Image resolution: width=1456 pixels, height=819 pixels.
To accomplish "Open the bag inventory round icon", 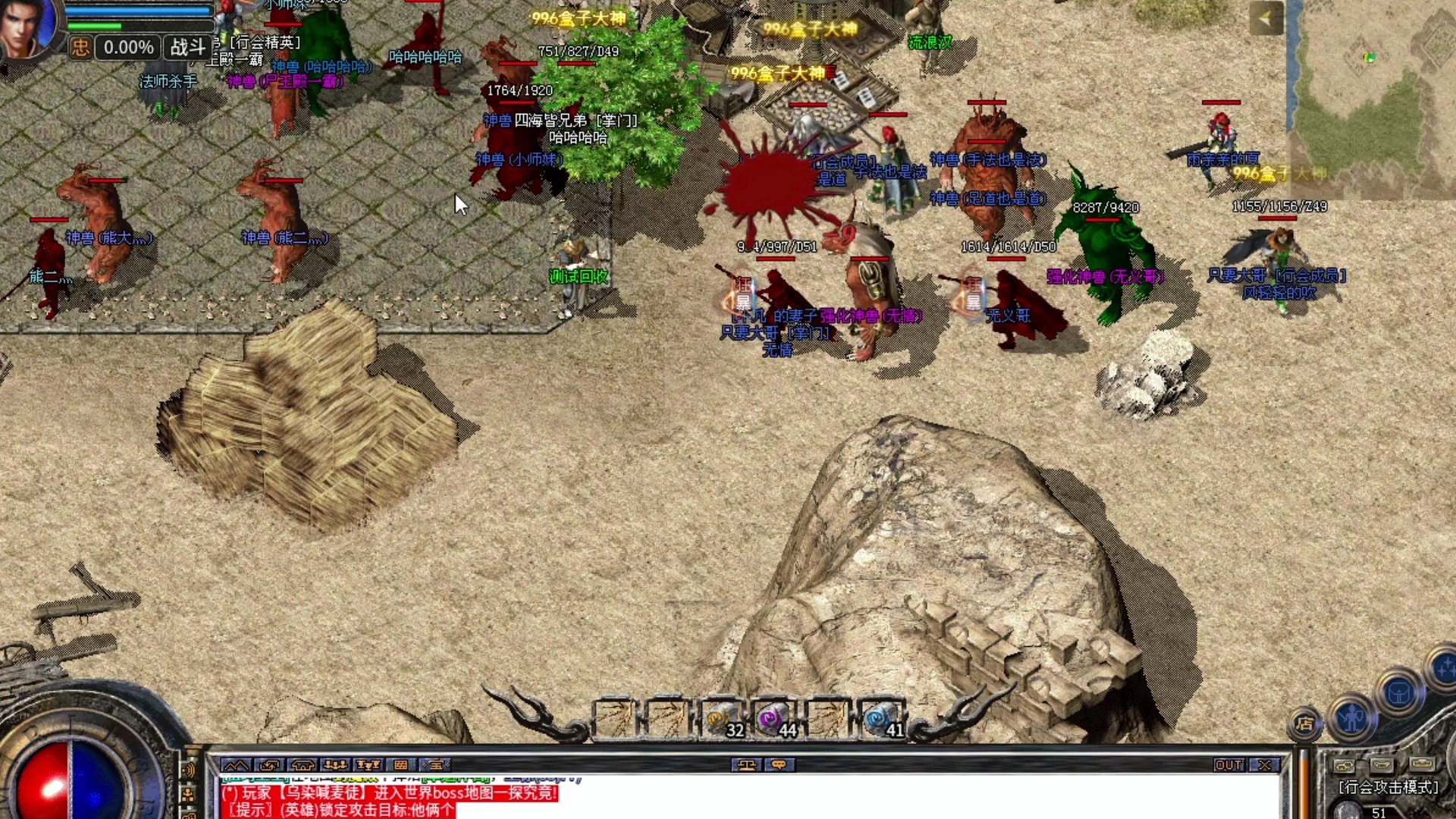I will (1399, 692).
